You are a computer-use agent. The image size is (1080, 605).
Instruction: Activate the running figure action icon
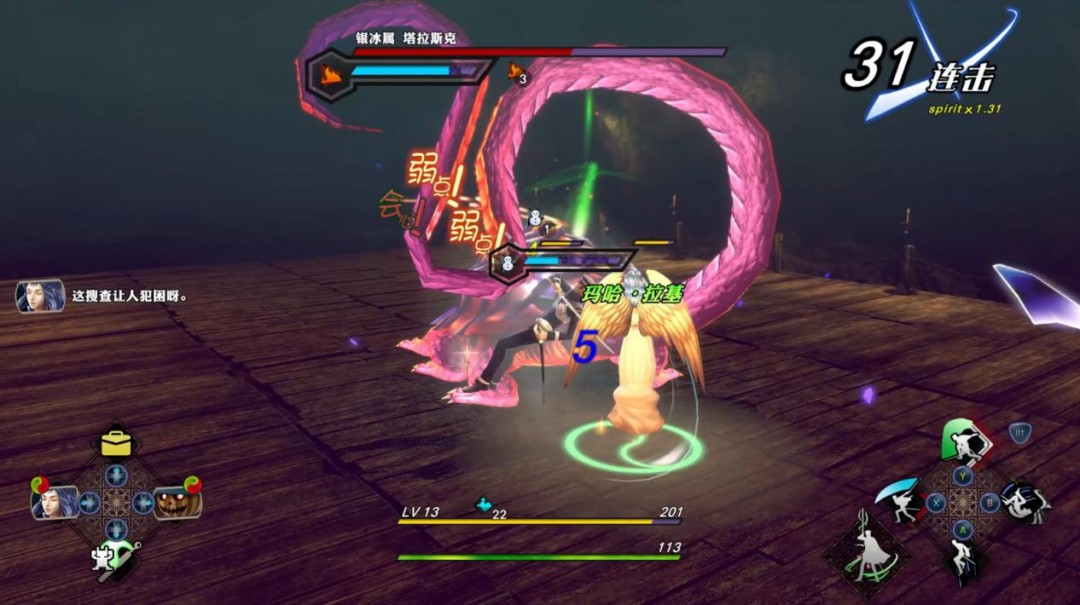(963, 561)
